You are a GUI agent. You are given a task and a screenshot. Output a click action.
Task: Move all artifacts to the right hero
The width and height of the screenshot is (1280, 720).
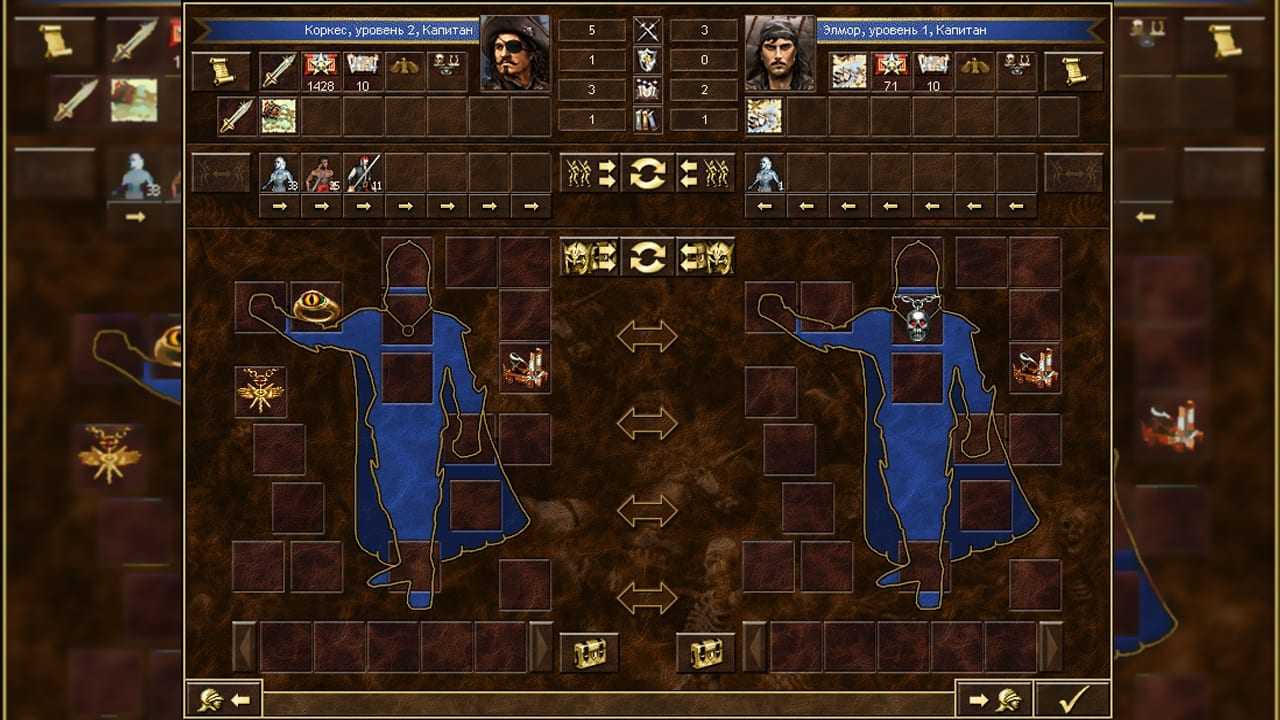point(589,257)
